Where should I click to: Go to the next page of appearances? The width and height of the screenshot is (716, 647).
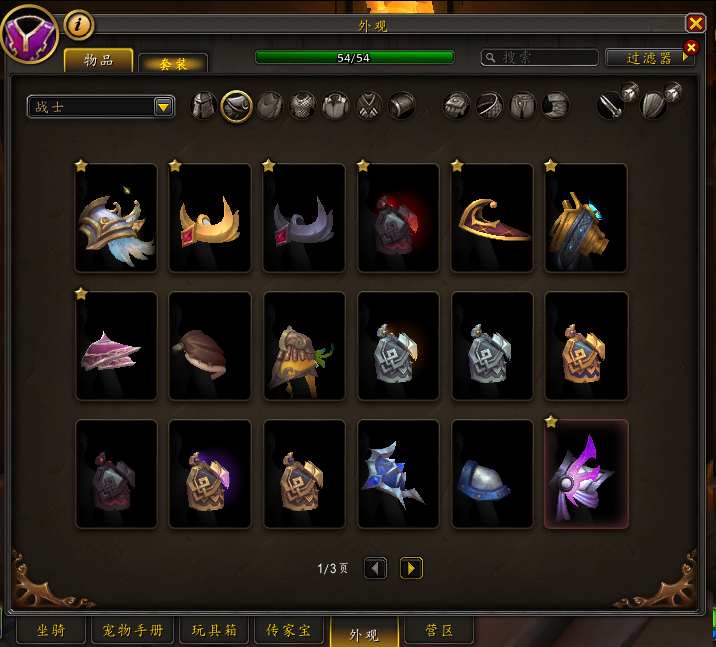coord(411,568)
